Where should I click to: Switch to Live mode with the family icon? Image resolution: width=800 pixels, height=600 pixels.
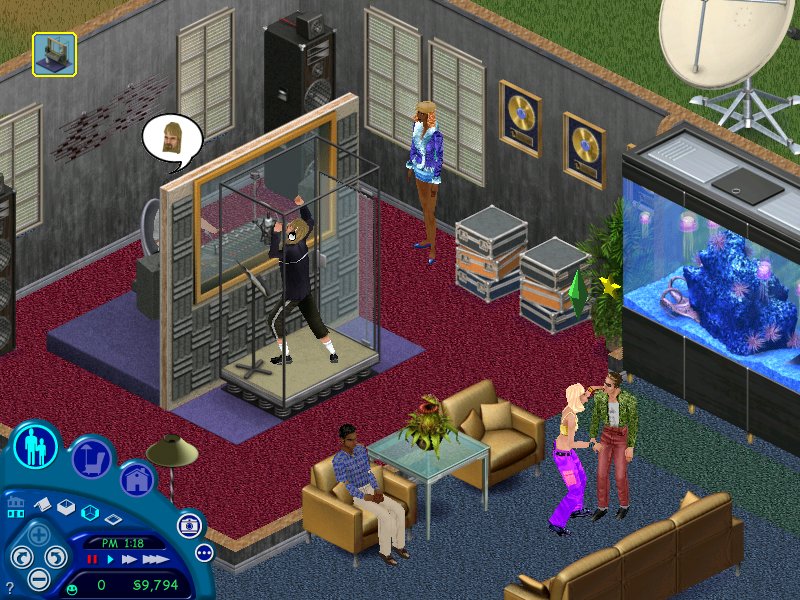[37, 446]
